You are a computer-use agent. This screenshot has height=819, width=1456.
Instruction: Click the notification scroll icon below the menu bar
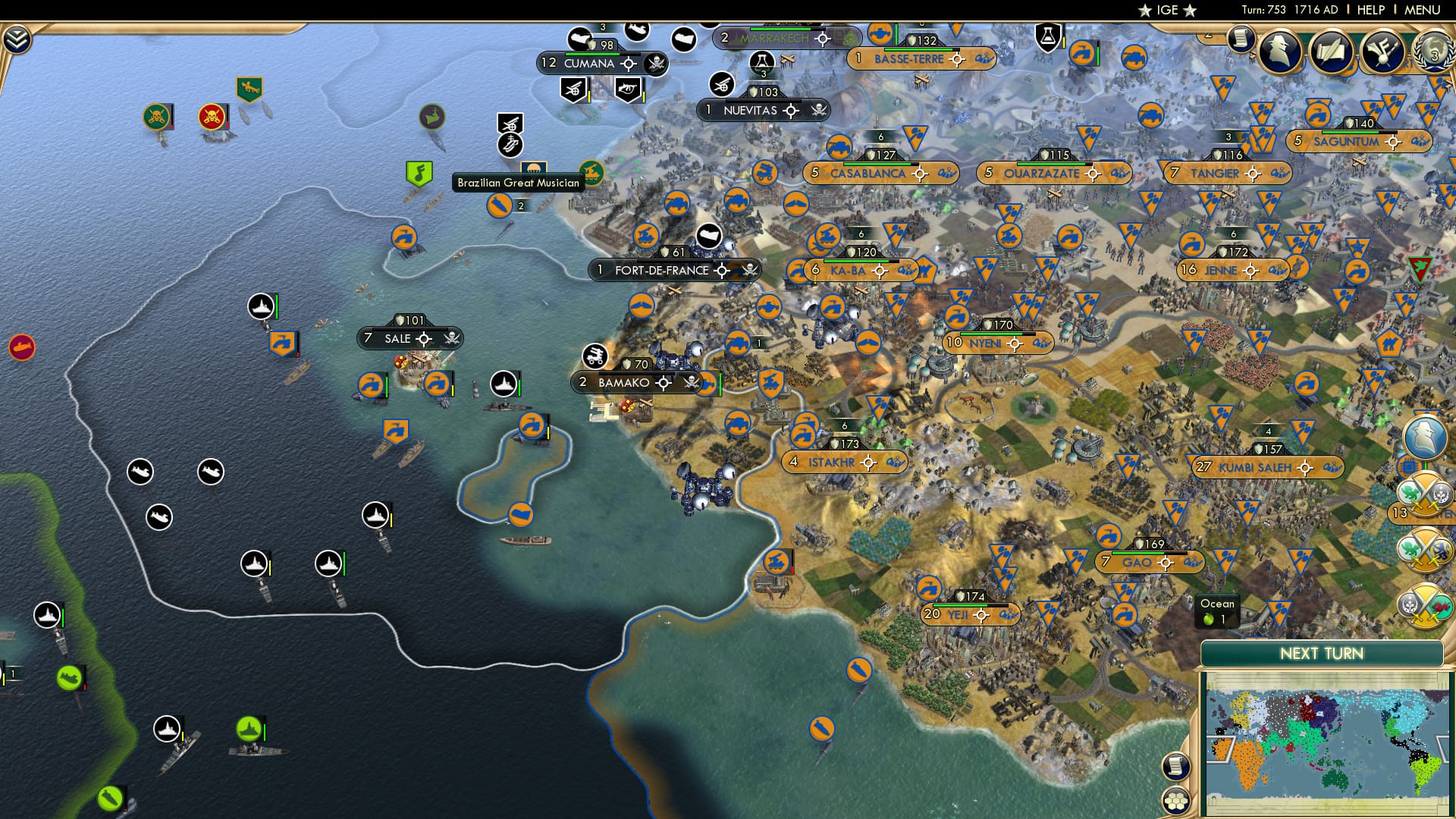coord(1241,39)
